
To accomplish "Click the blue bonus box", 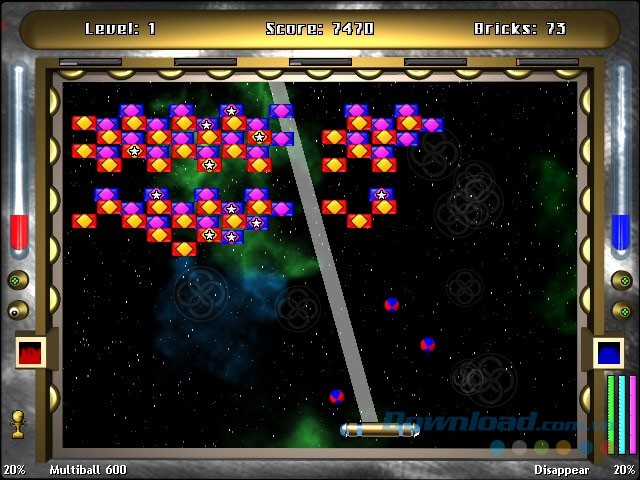I will 608,352.
